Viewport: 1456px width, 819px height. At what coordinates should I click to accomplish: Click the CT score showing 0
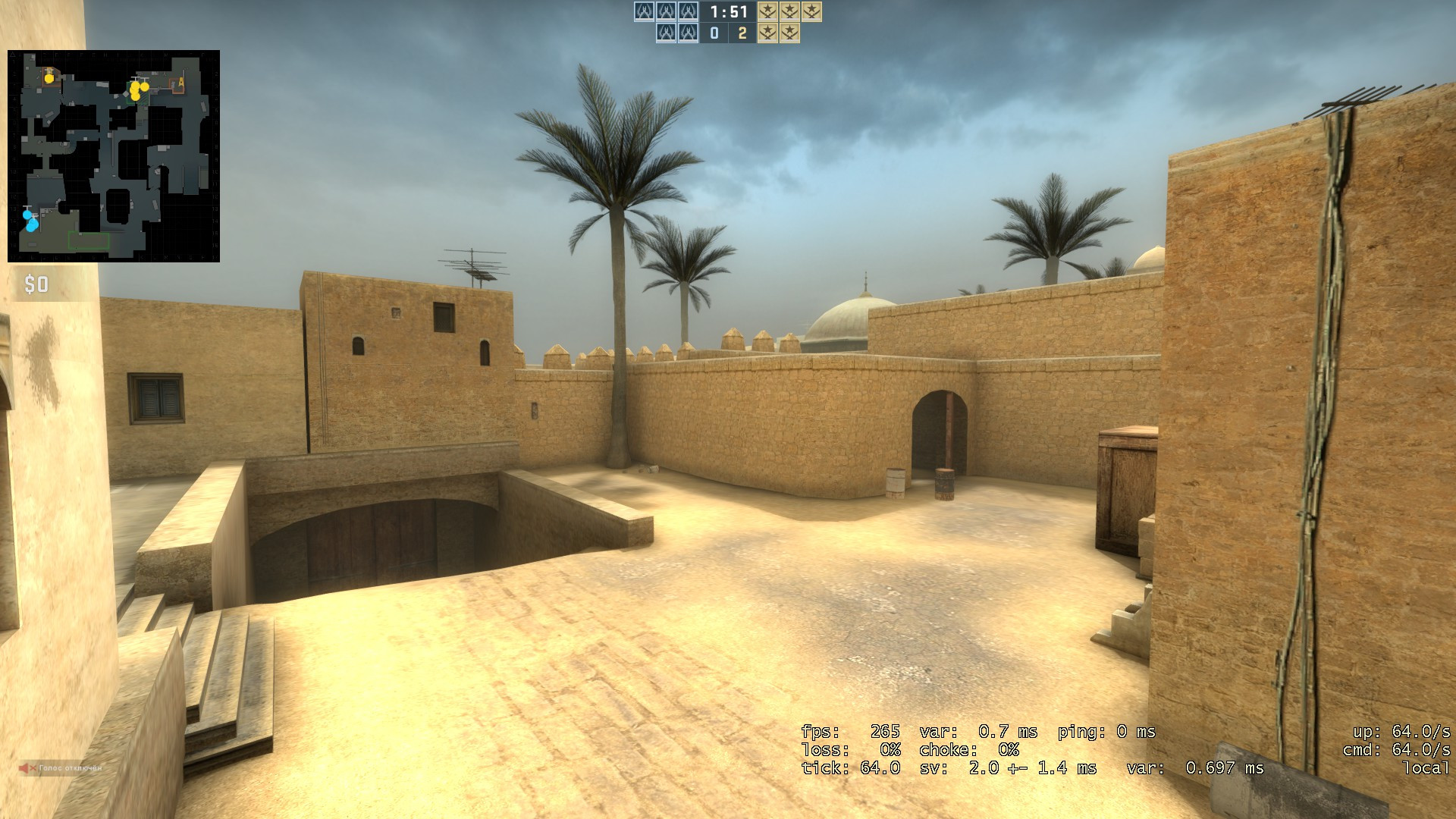(x=714, y=33)
